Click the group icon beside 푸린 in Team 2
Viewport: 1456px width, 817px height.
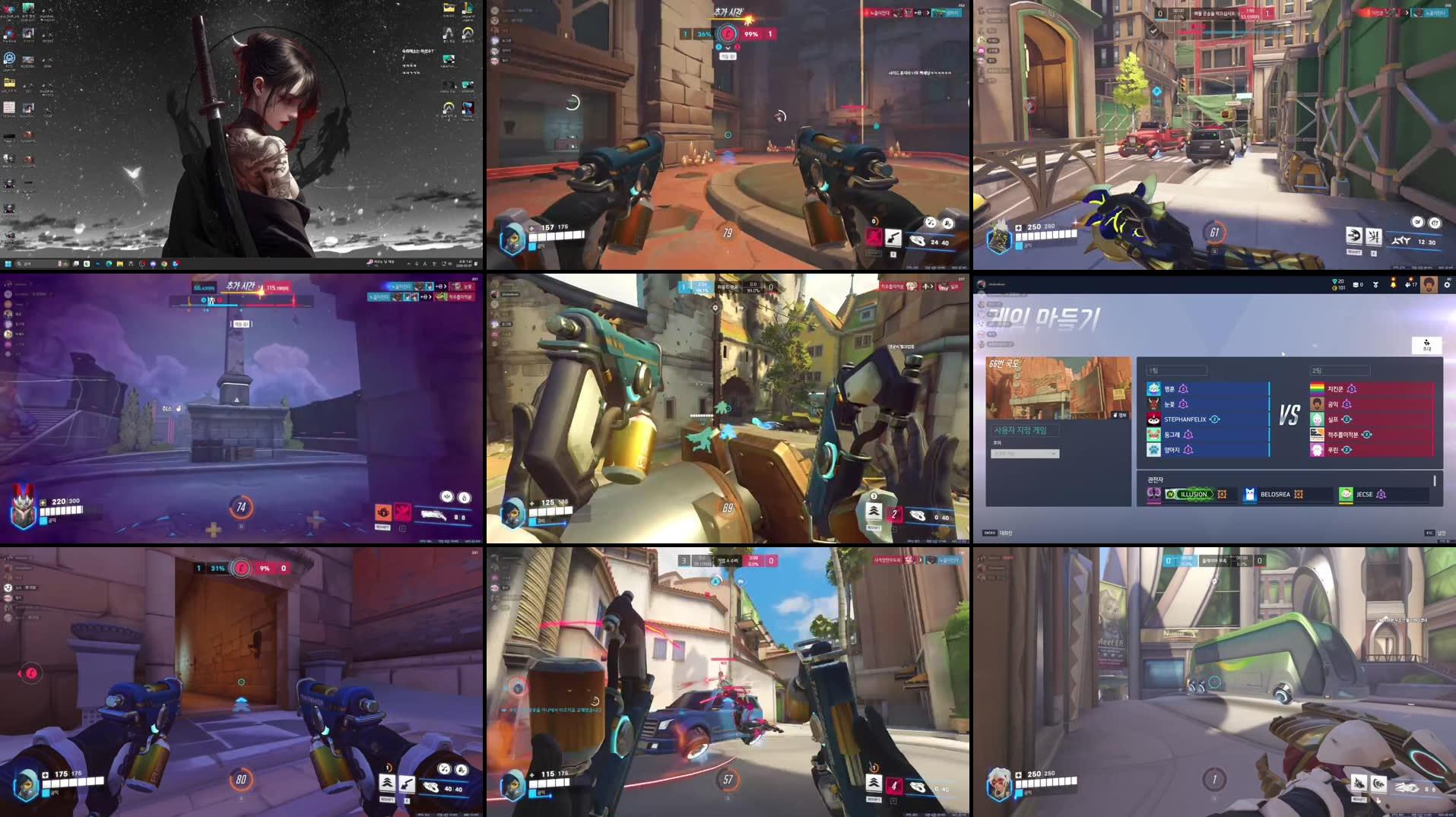coord(1346,449)
